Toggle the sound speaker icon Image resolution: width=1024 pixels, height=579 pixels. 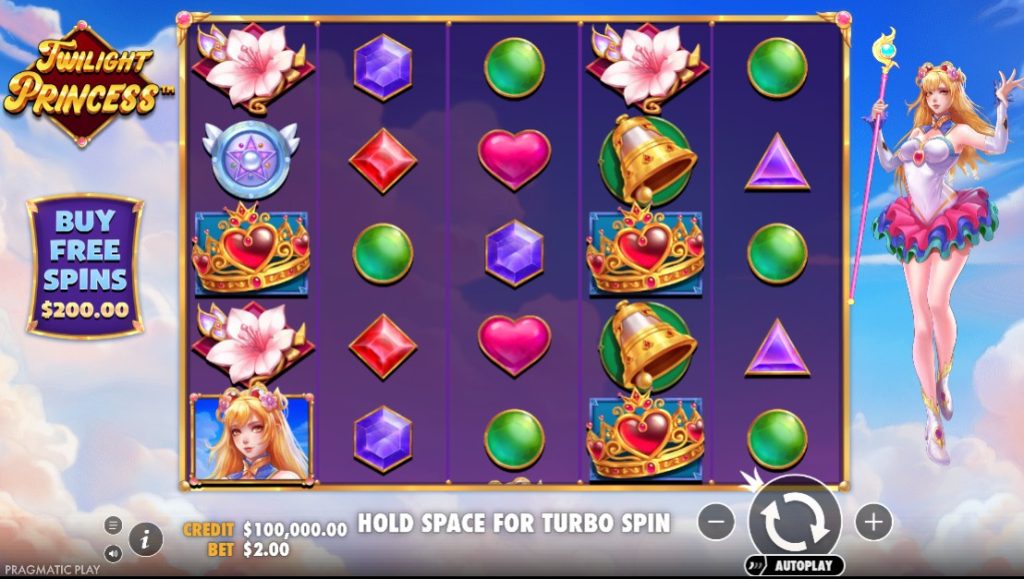(113, 551)
